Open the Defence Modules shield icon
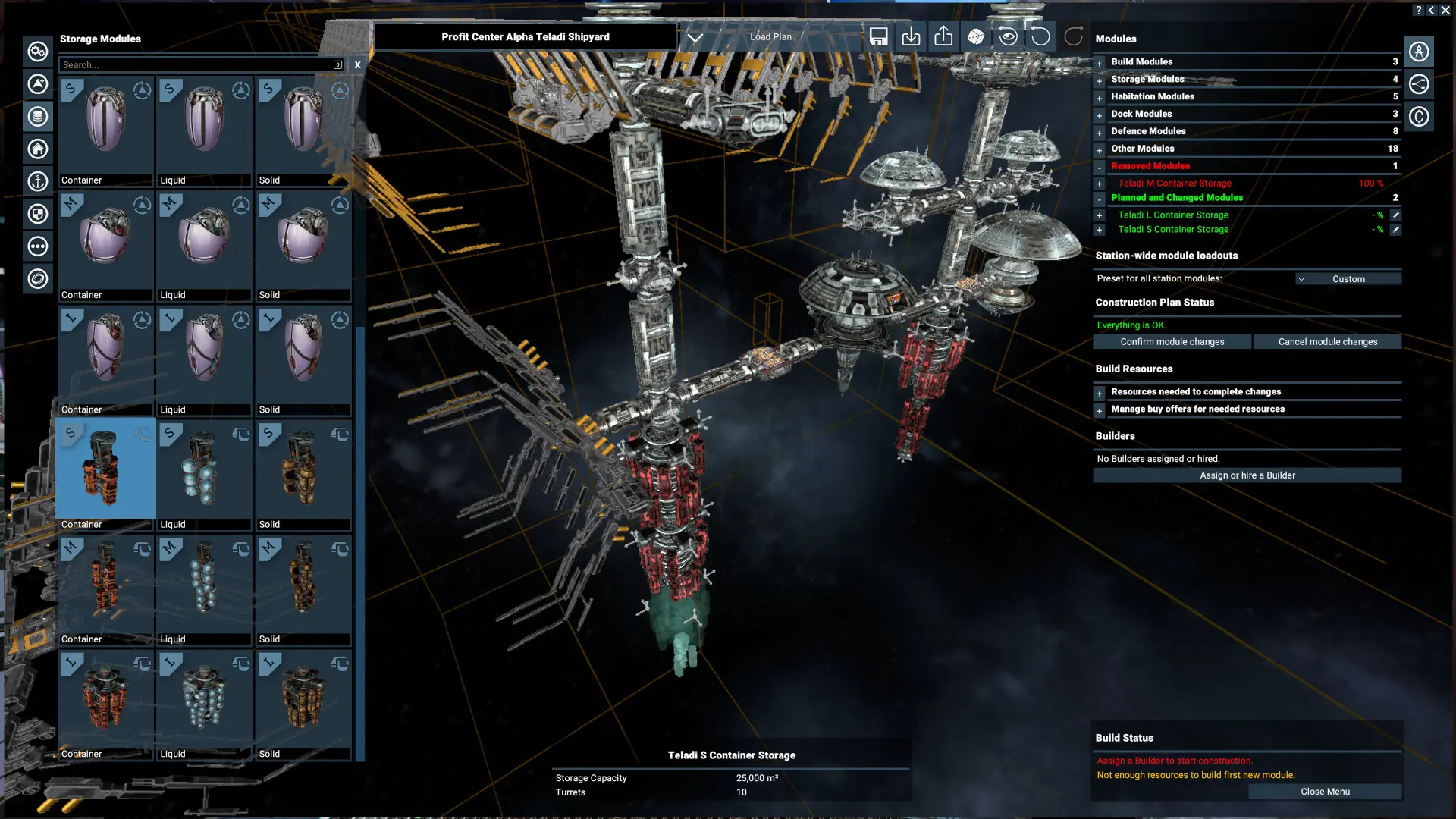Viewport: 1456px width, 819px height. click(37, 214)
